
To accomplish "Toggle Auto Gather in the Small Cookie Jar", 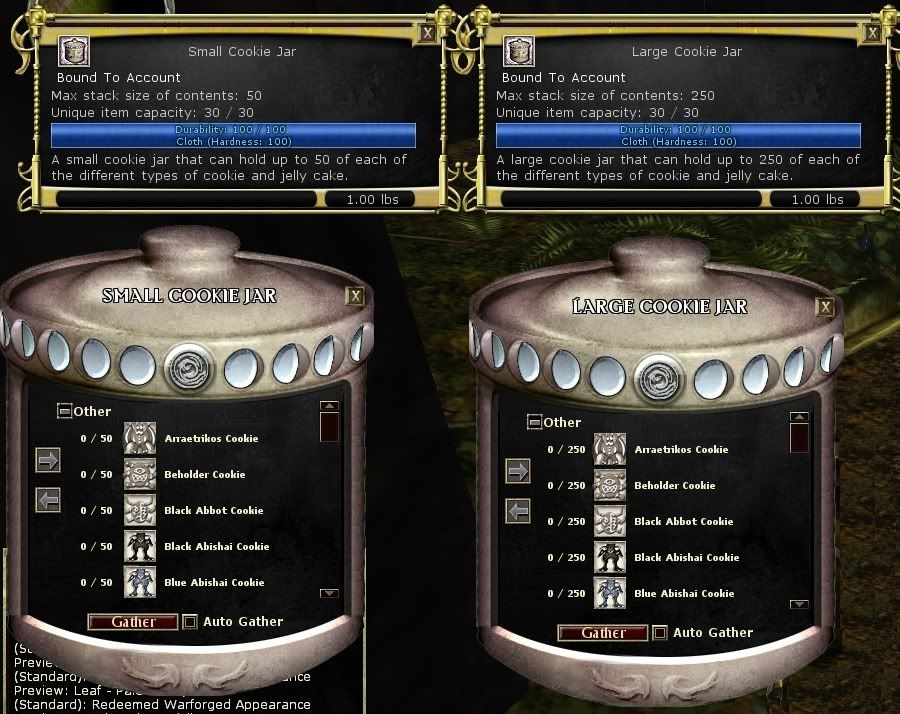I will point(190,622).
